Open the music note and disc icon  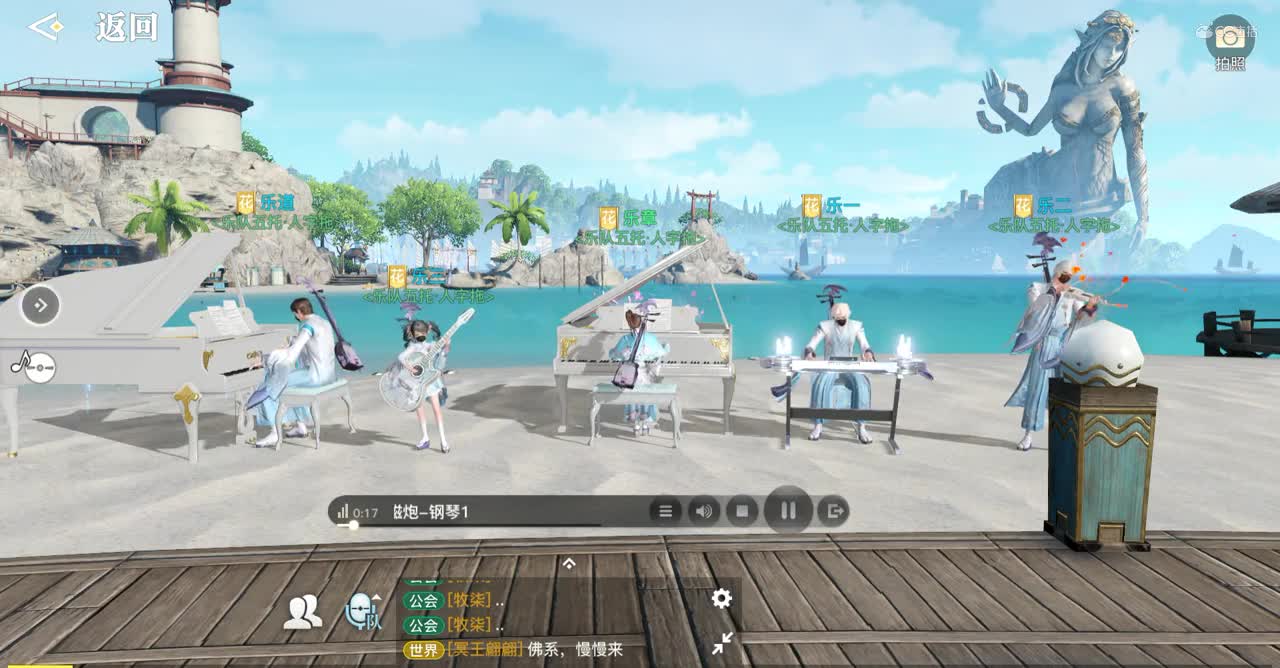click(x=32, y=367)
